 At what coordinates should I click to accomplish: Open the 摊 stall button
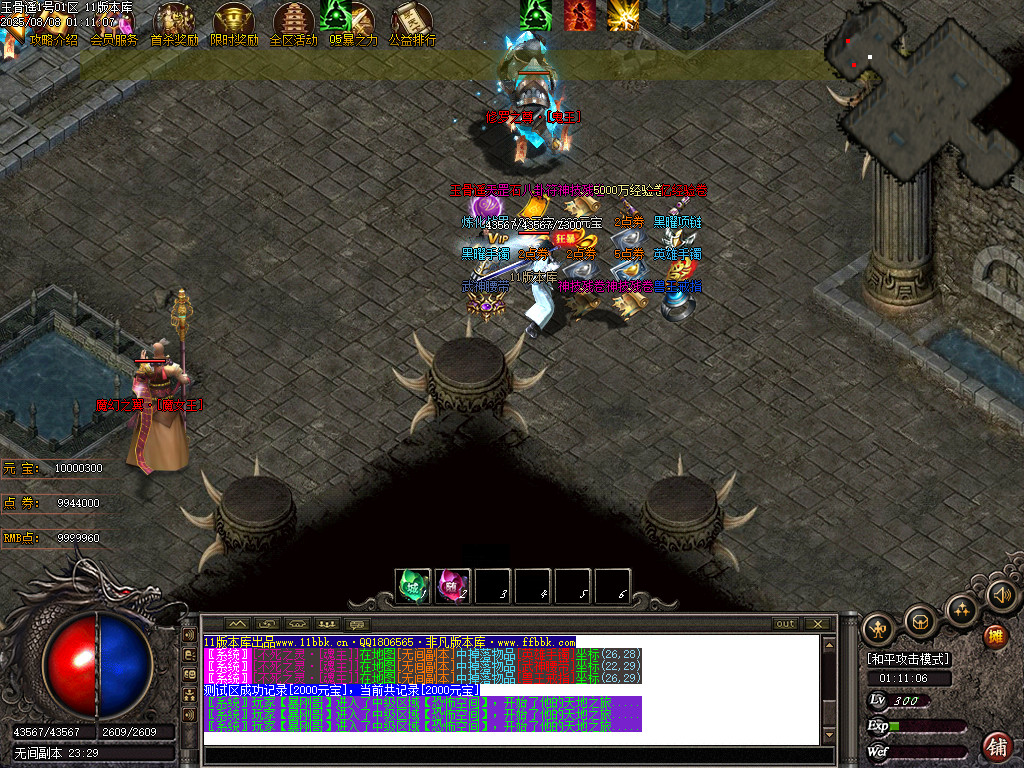click(x=994, y=636)
